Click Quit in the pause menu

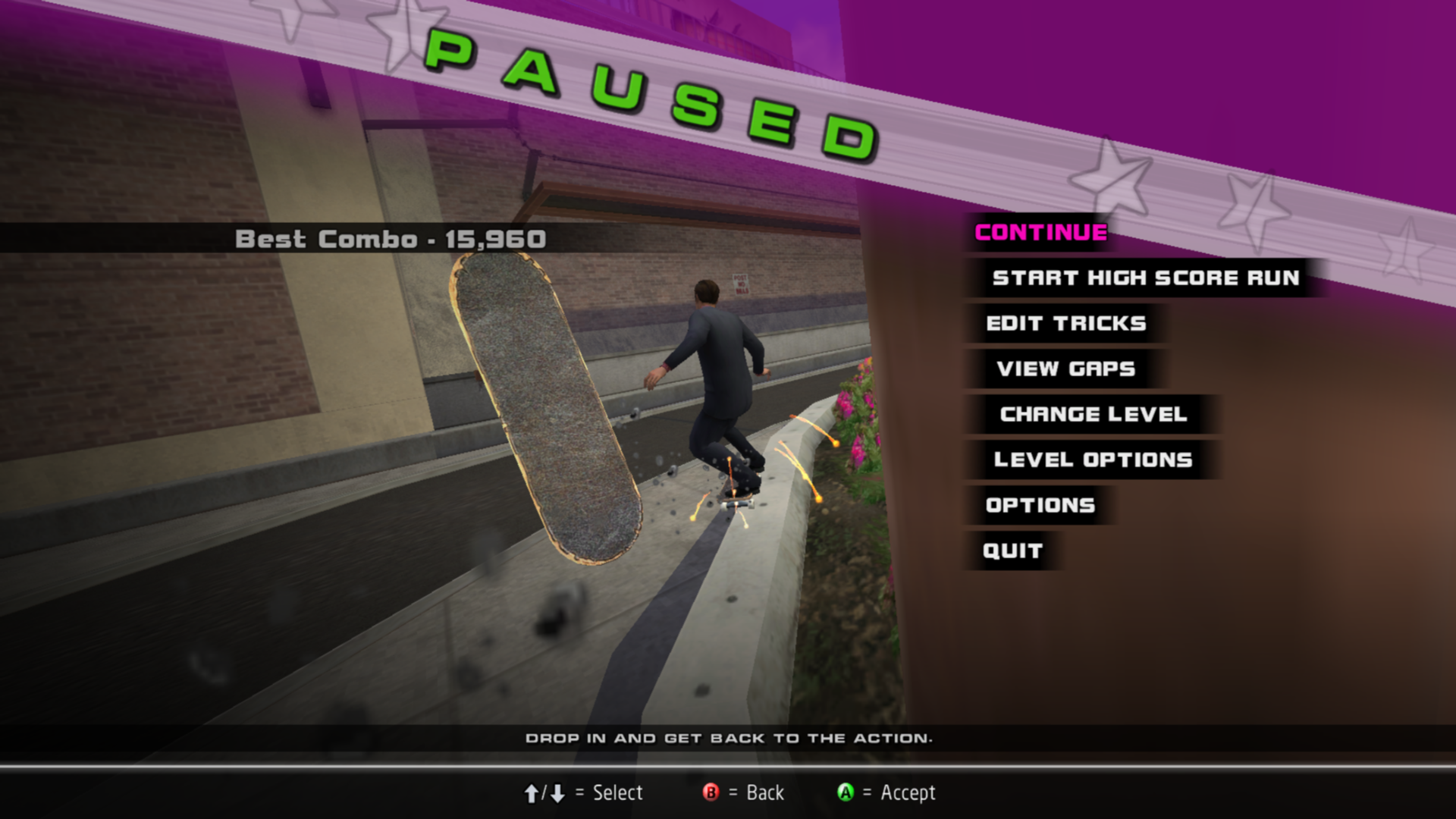(1012, 551)
